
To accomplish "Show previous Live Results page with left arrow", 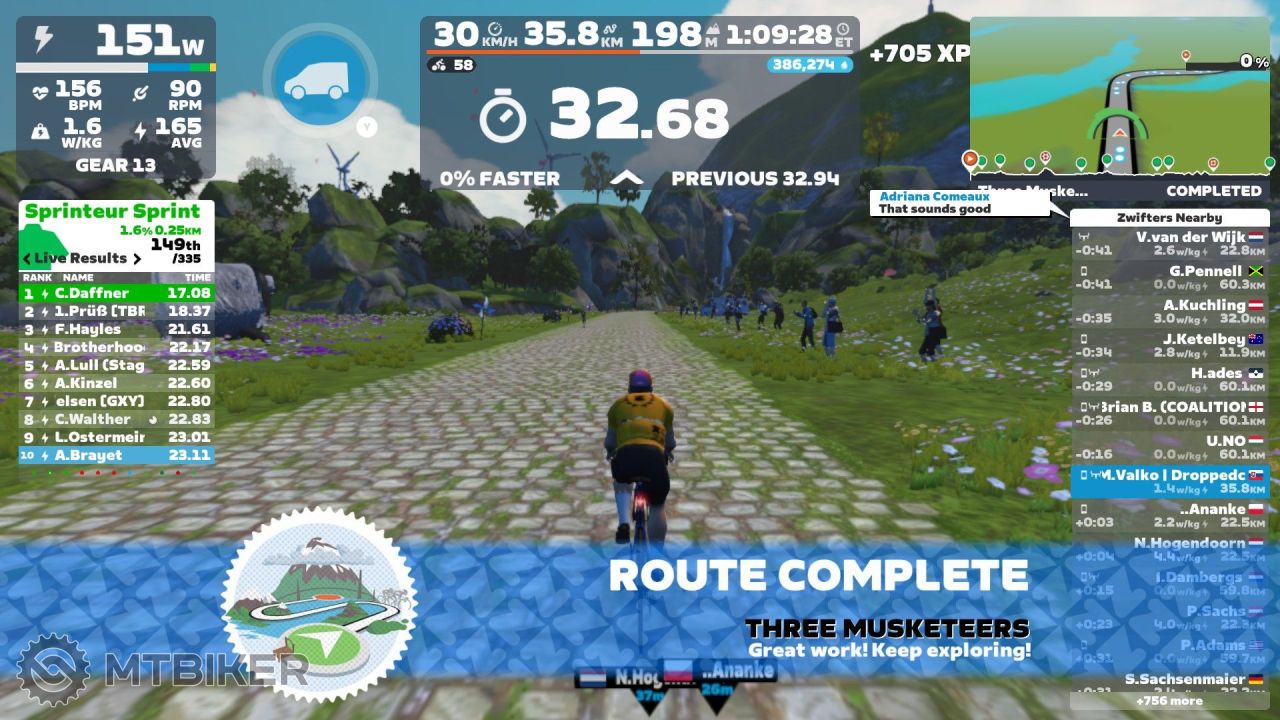I will [27, 258].
